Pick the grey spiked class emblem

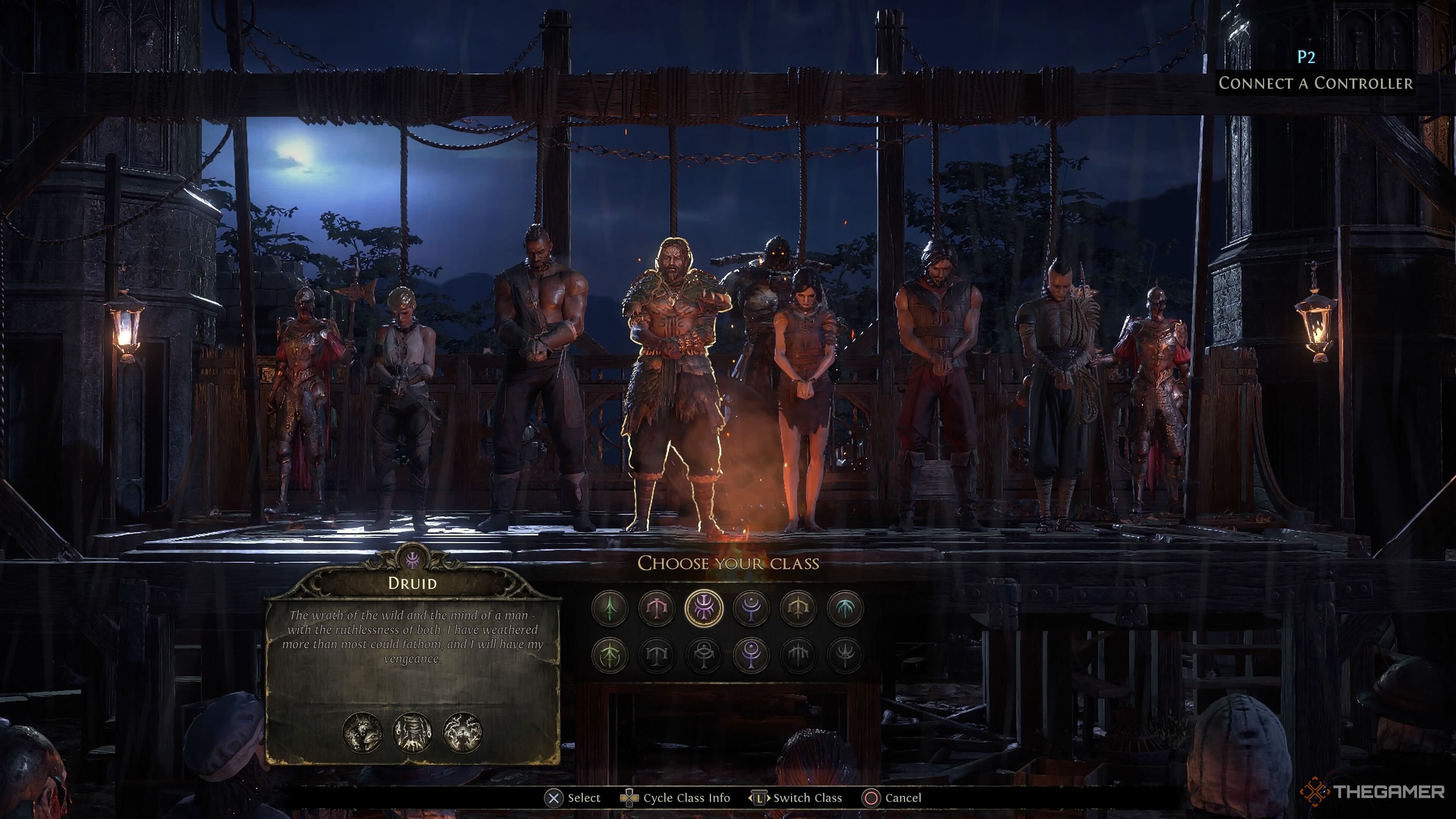798,655
